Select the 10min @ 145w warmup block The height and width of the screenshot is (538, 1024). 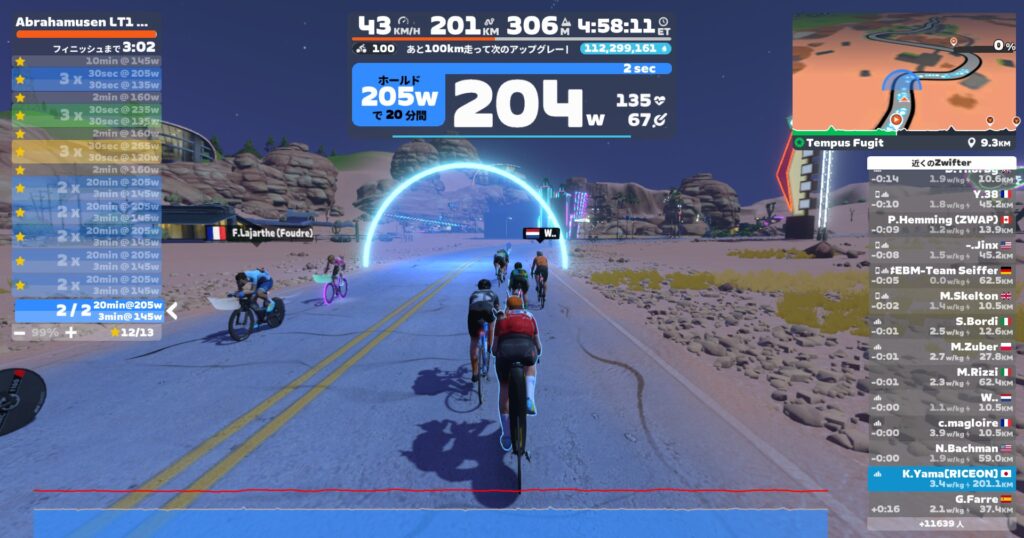click(88, 60)
